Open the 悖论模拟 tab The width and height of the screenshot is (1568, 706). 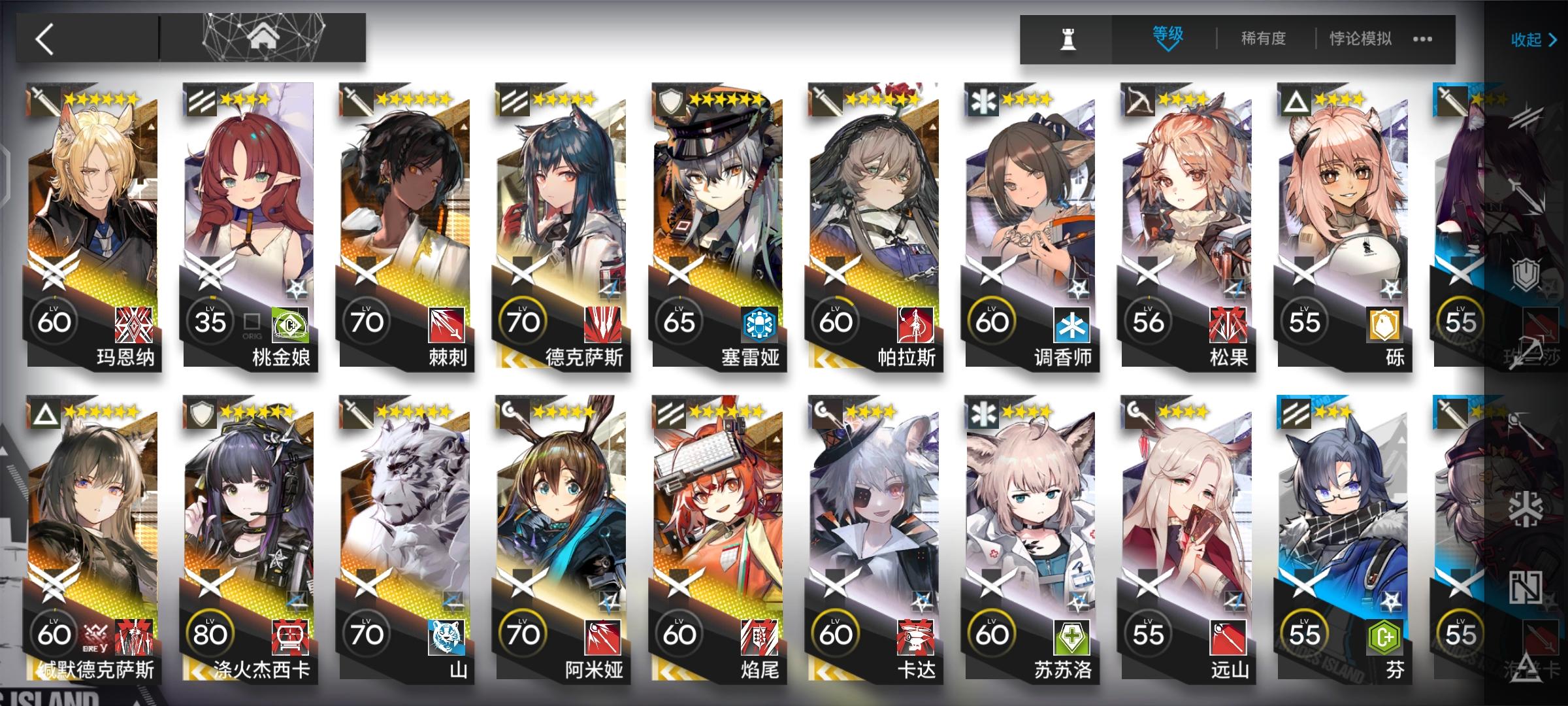(x=1362, y=39)
